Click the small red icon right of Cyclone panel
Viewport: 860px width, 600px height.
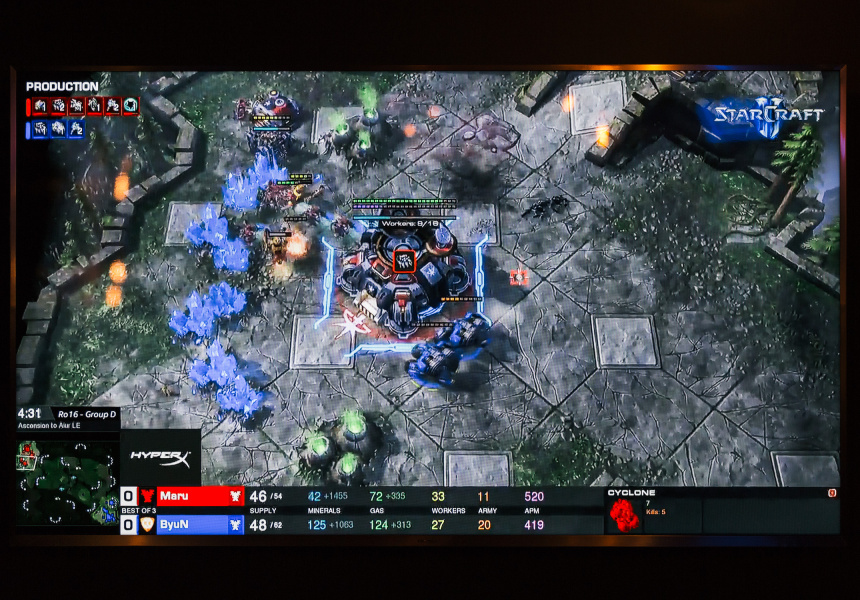point(832,493)
